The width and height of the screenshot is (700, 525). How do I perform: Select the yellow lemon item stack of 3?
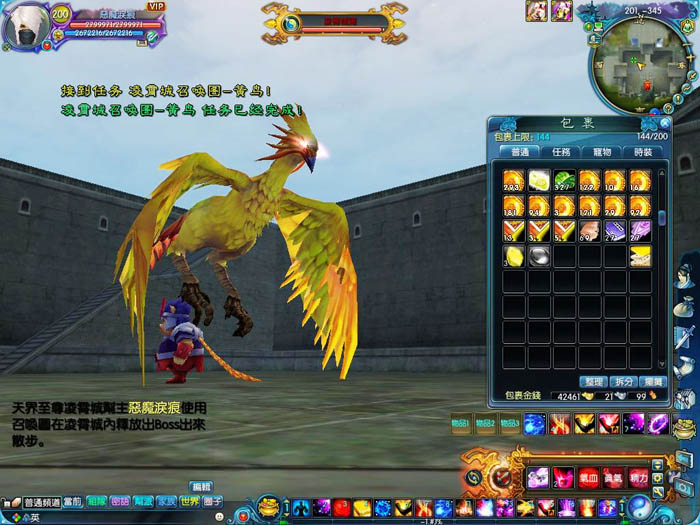pyautogui.click(x=514, y=256)
